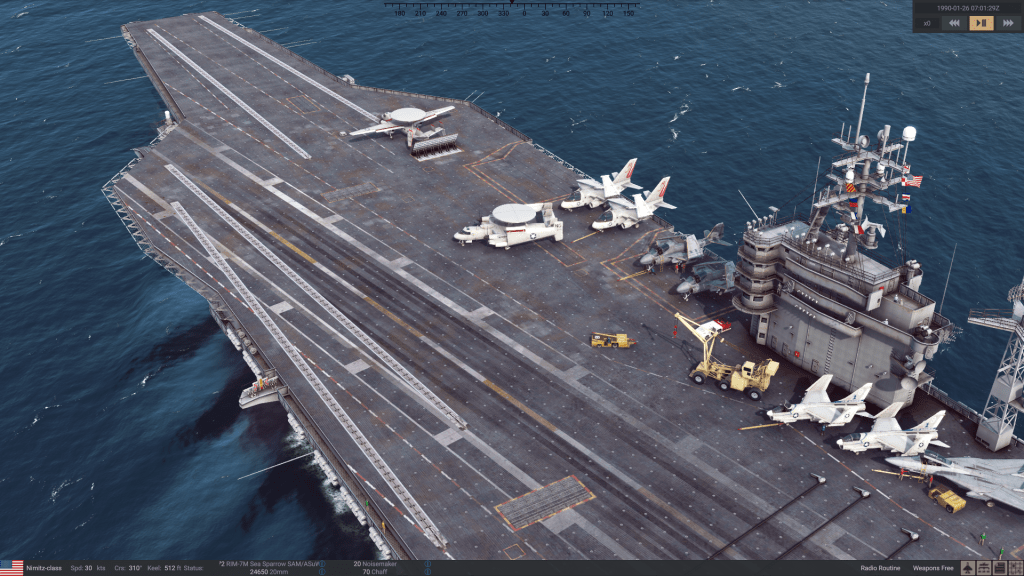Image resolution: width=1024 pixels, height=576 pixels.
Task: Open the info icon beside Noisemaker
Action: tap(428, 565)
